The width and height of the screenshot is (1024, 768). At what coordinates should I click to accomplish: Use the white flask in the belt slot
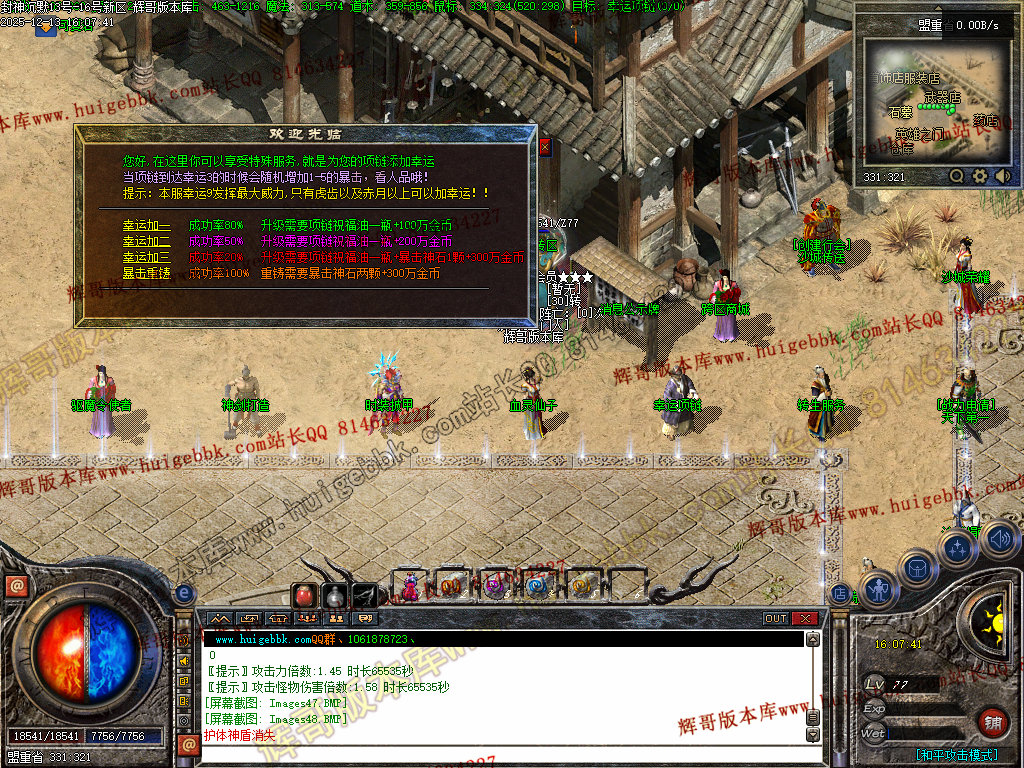[x=334, y=596]
